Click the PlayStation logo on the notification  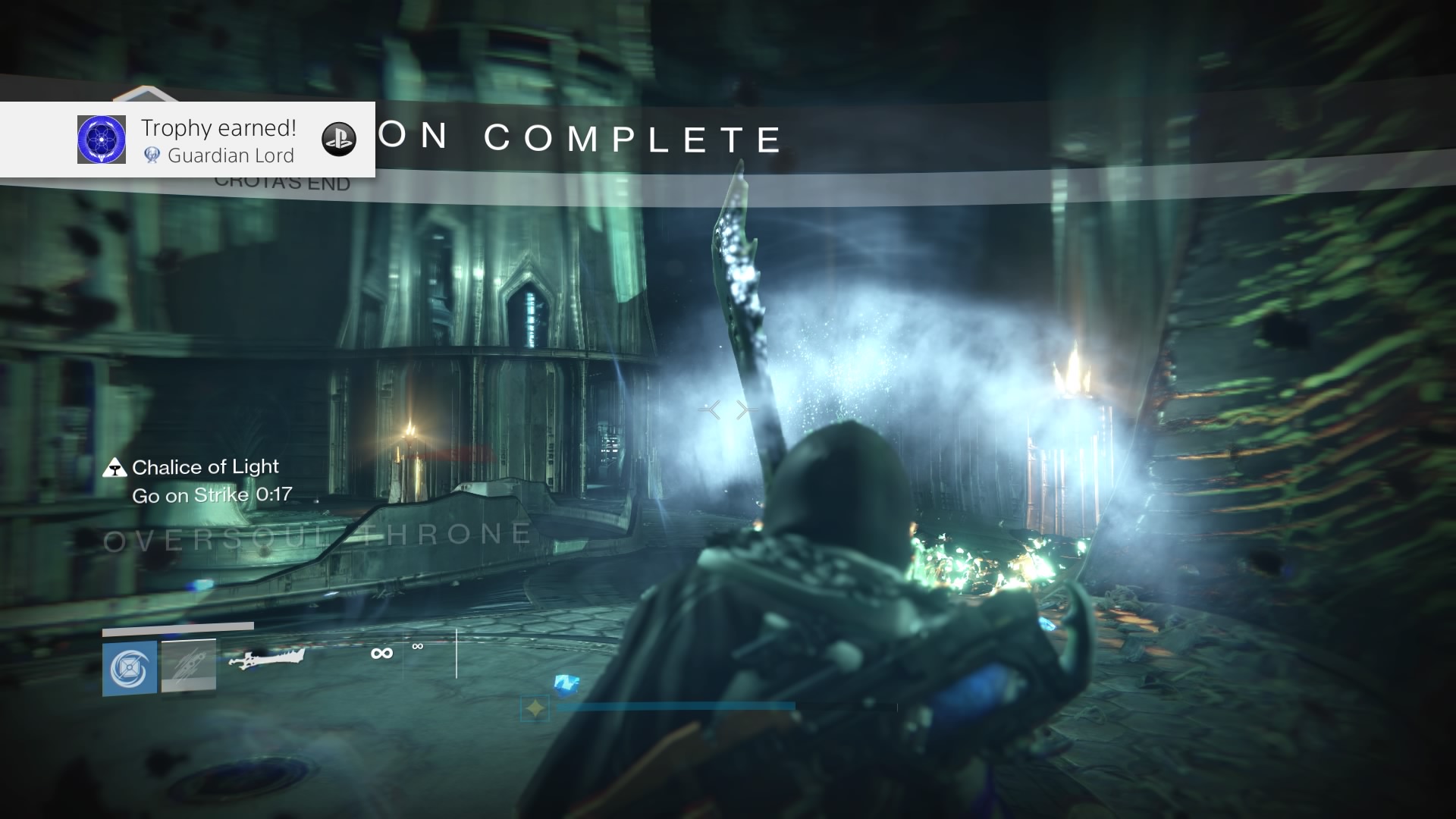click(x=339, y=140)
